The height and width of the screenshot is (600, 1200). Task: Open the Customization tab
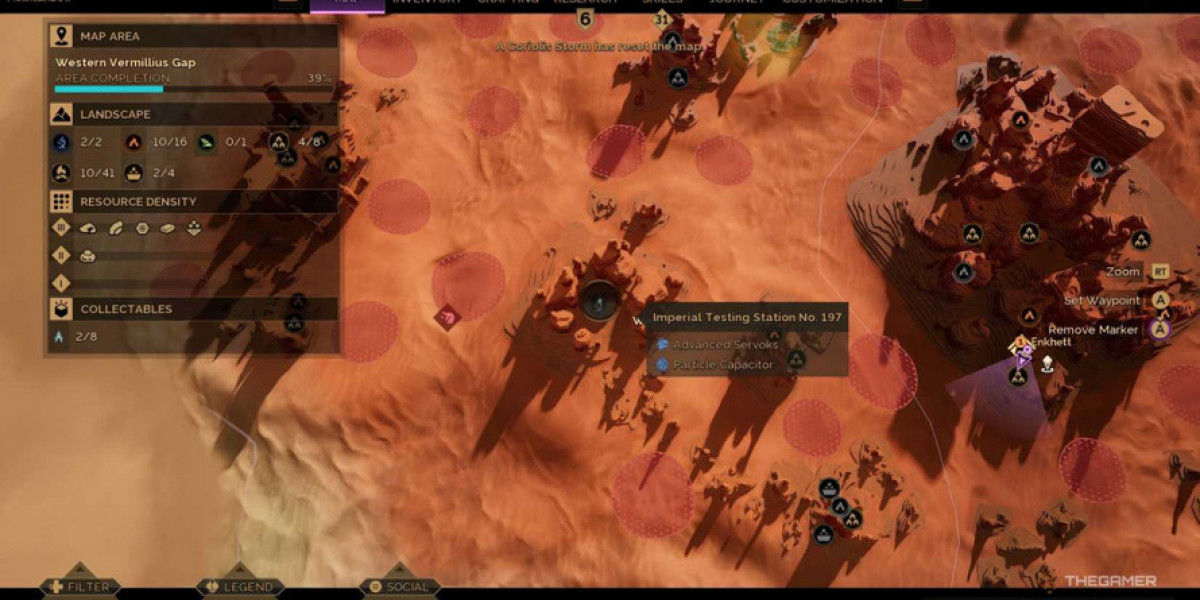[x=832, y=3]
